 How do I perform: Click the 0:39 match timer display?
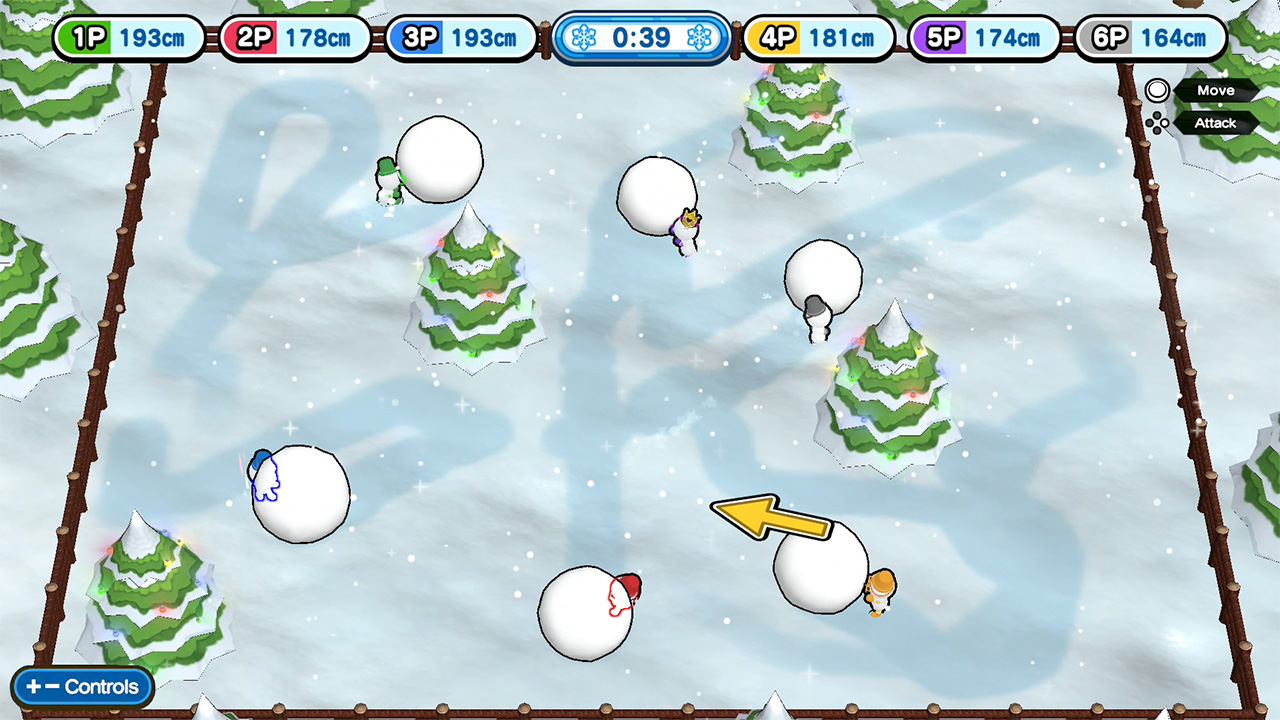(640, 39)
